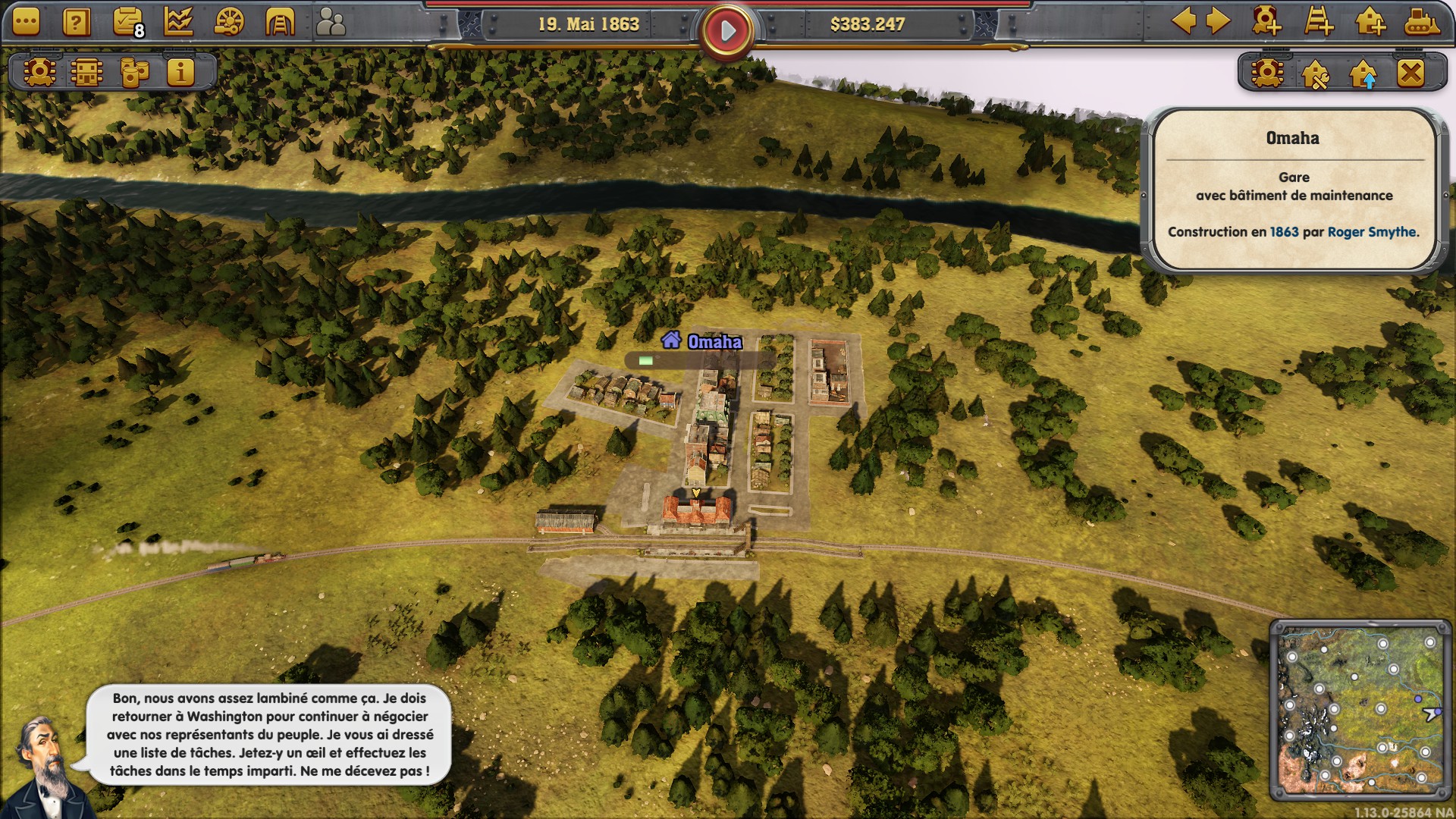Show the info panel with the i icon
1456x819 pixels.
point(180,73)
